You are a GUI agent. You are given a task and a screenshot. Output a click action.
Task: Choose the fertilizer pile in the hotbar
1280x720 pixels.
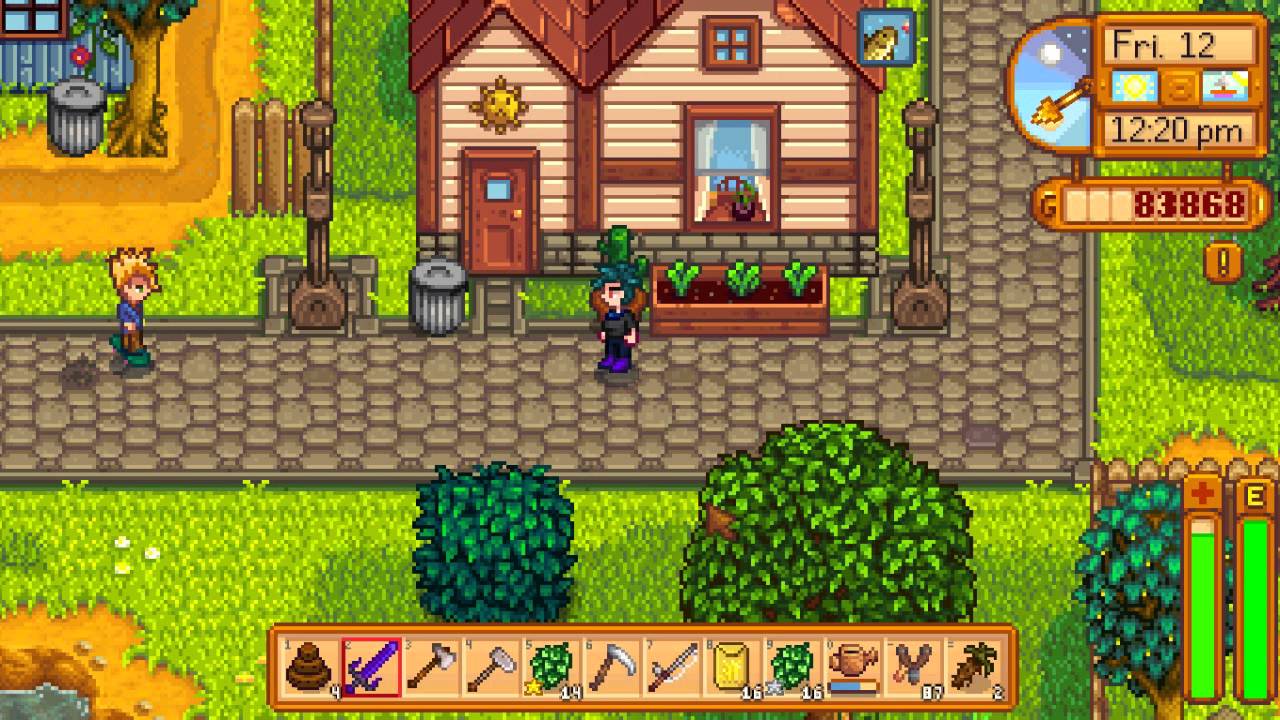coord(310,667)
